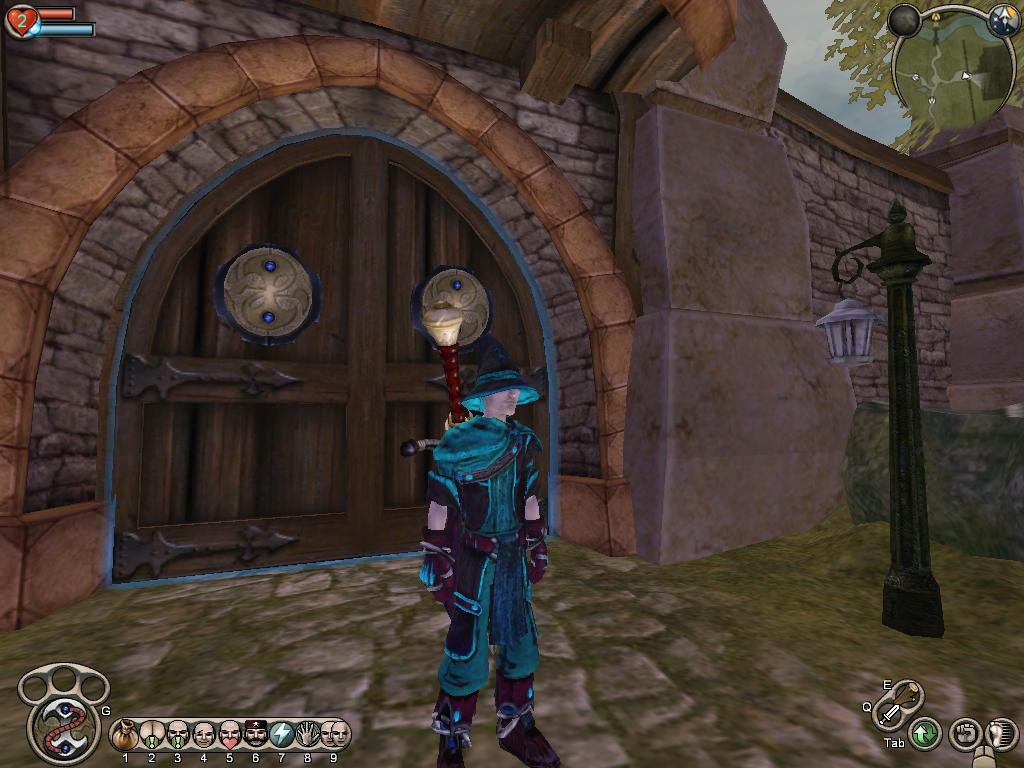
Task: Pick the two bald faces expression
Action: pos(334,735)
